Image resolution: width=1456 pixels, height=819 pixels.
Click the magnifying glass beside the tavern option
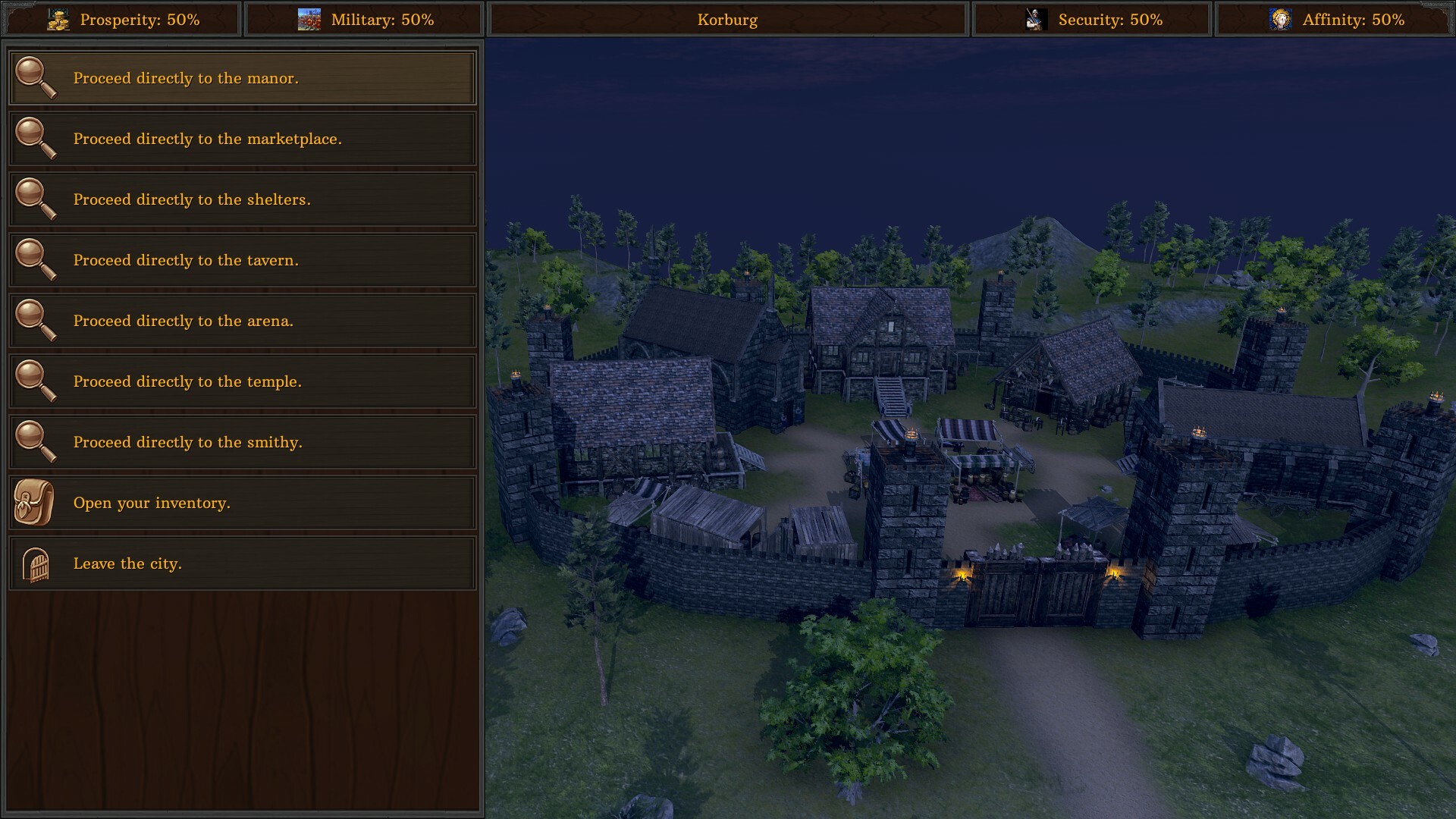tap(36, 260)
